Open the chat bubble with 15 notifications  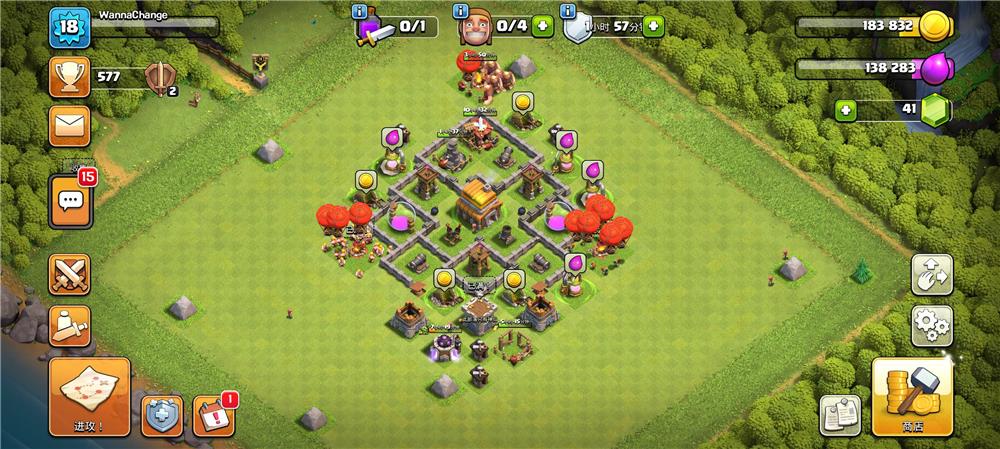tap(70, 201)
